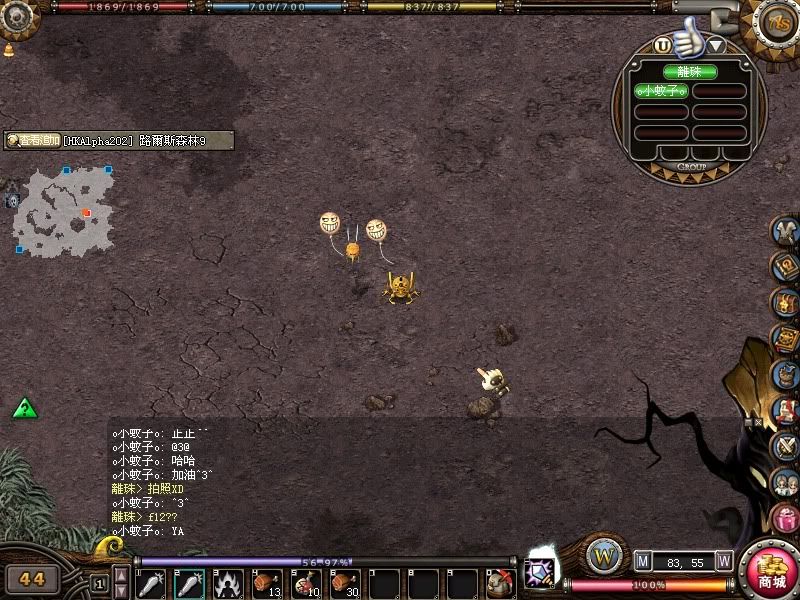The height and width of the screenshot is (600, 800).
Task: Click the M button beside coordinates
Action: tap(644, 561)
